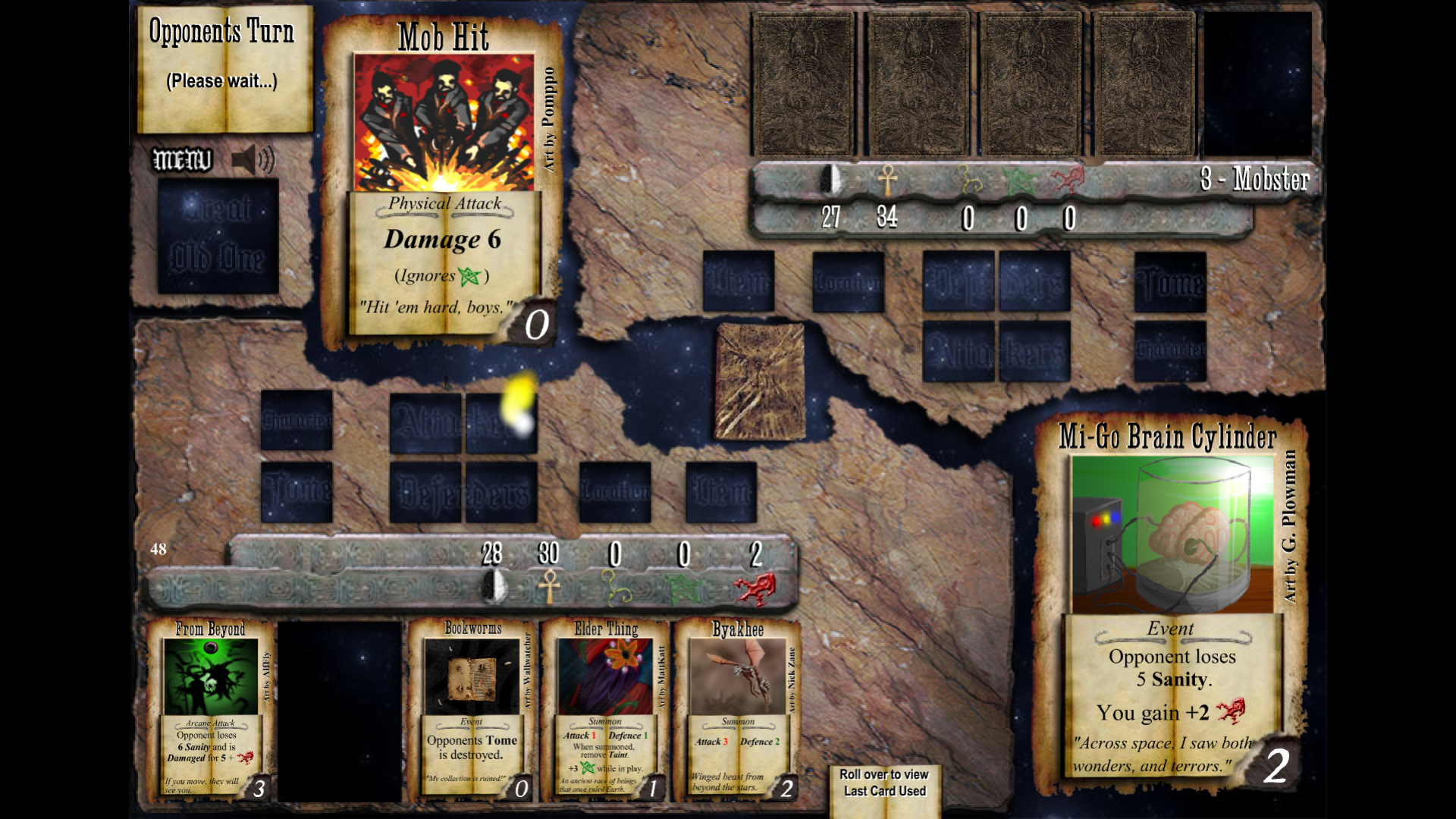Screen dimensions: 1456x819
Task: Toggle the sound speaker icon
Action: (x=253, y=160)
